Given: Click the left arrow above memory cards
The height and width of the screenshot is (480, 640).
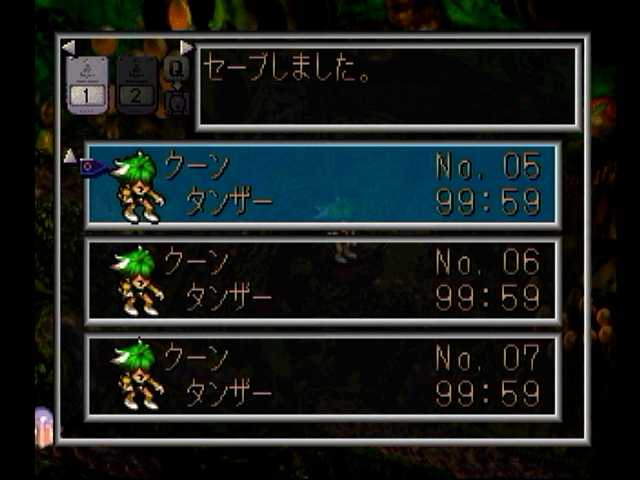Looking at the screenshot, I should pyautogui.click(x=68, y=47).
